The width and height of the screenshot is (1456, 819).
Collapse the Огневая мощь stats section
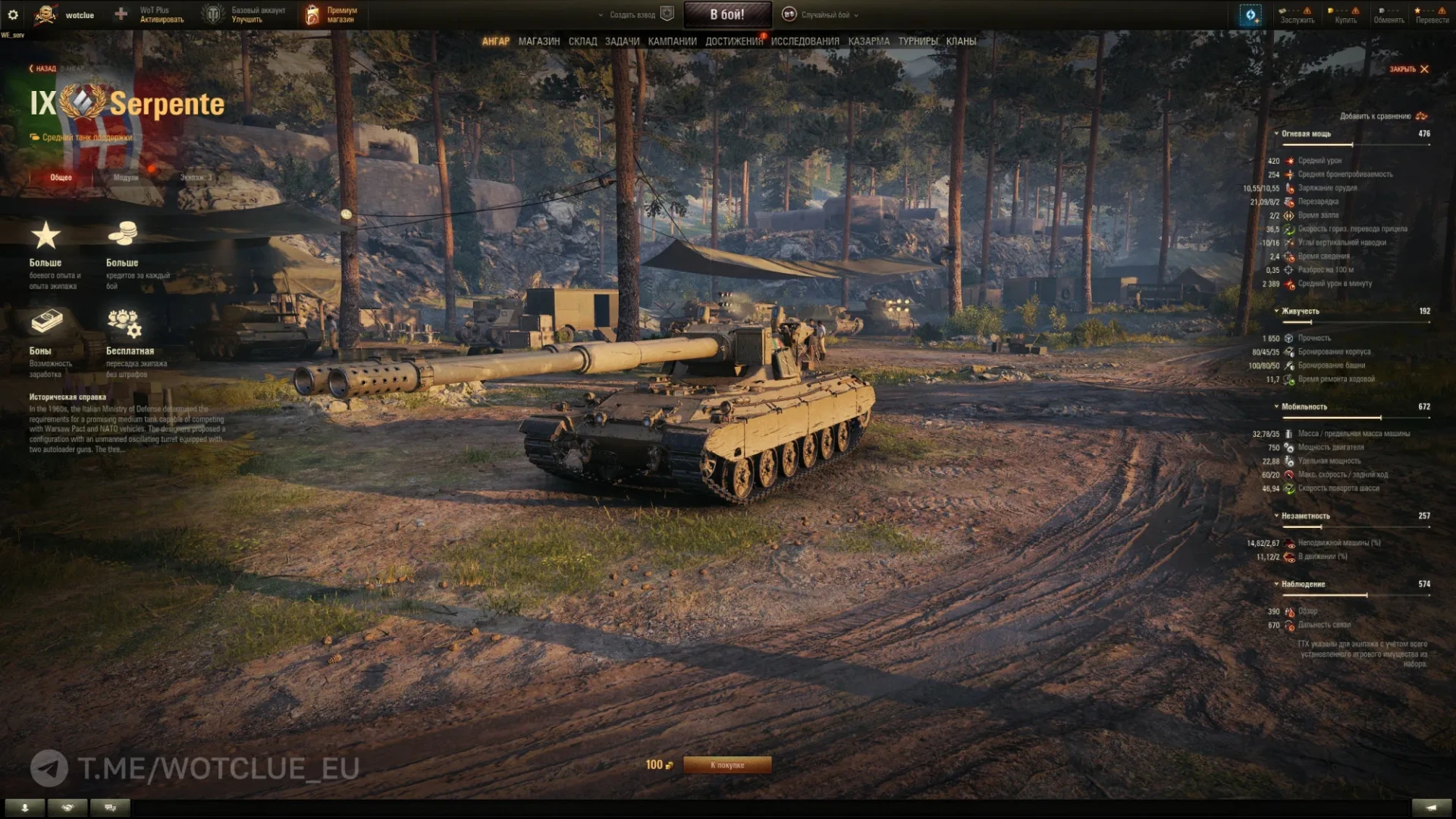[x=1305, y=133]
